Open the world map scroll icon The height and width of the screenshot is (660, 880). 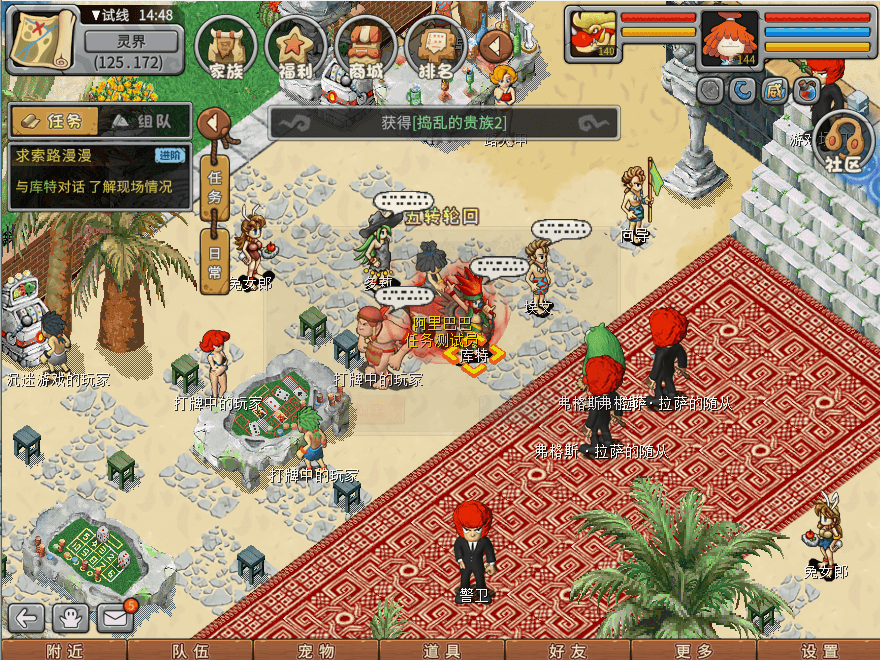click(x=43, y=37)
